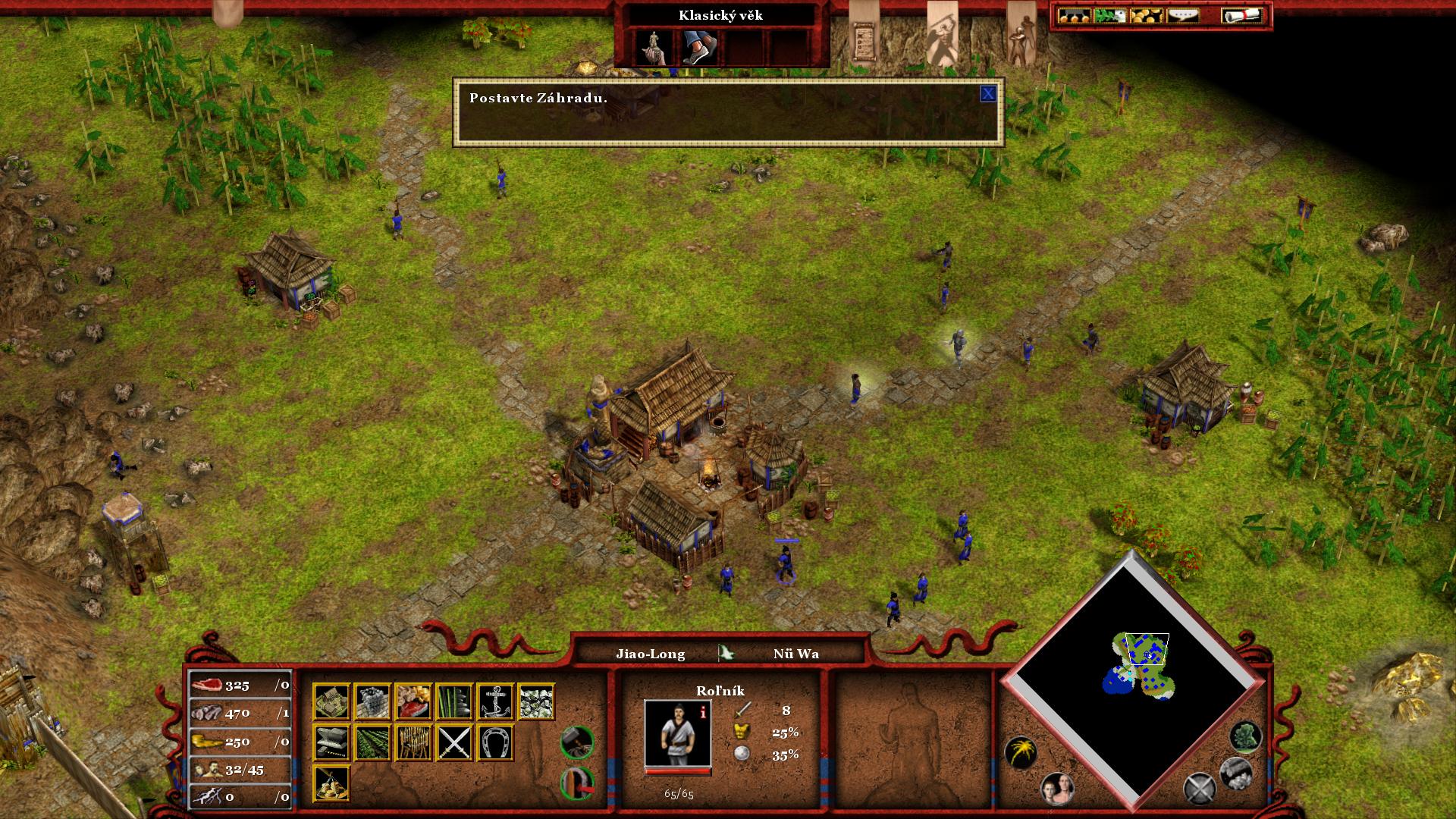This screenshot has height=819, width=1456.
Task: Choose the anvil armory building icon
Action: (x=331, y=742)
